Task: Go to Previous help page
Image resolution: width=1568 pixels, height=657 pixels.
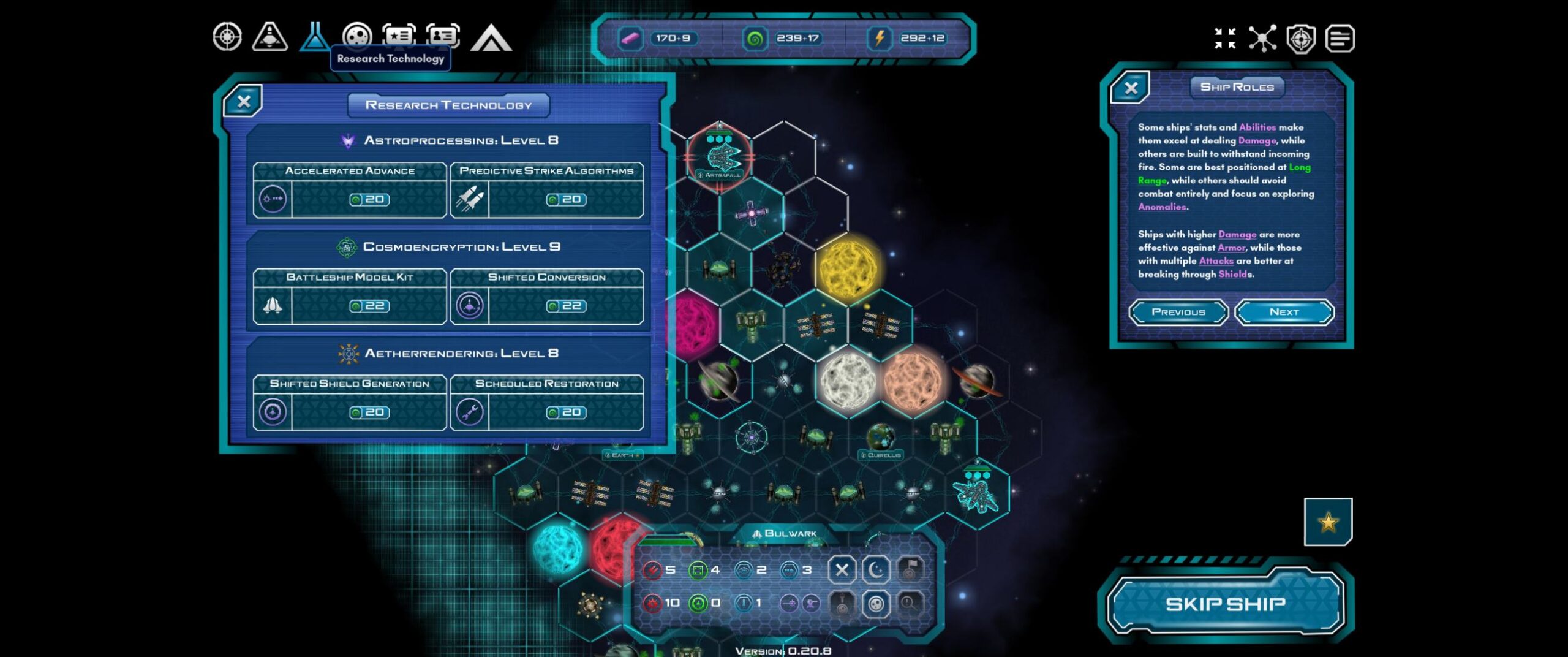Action: pyautogui.click(x=1178, y=312)
